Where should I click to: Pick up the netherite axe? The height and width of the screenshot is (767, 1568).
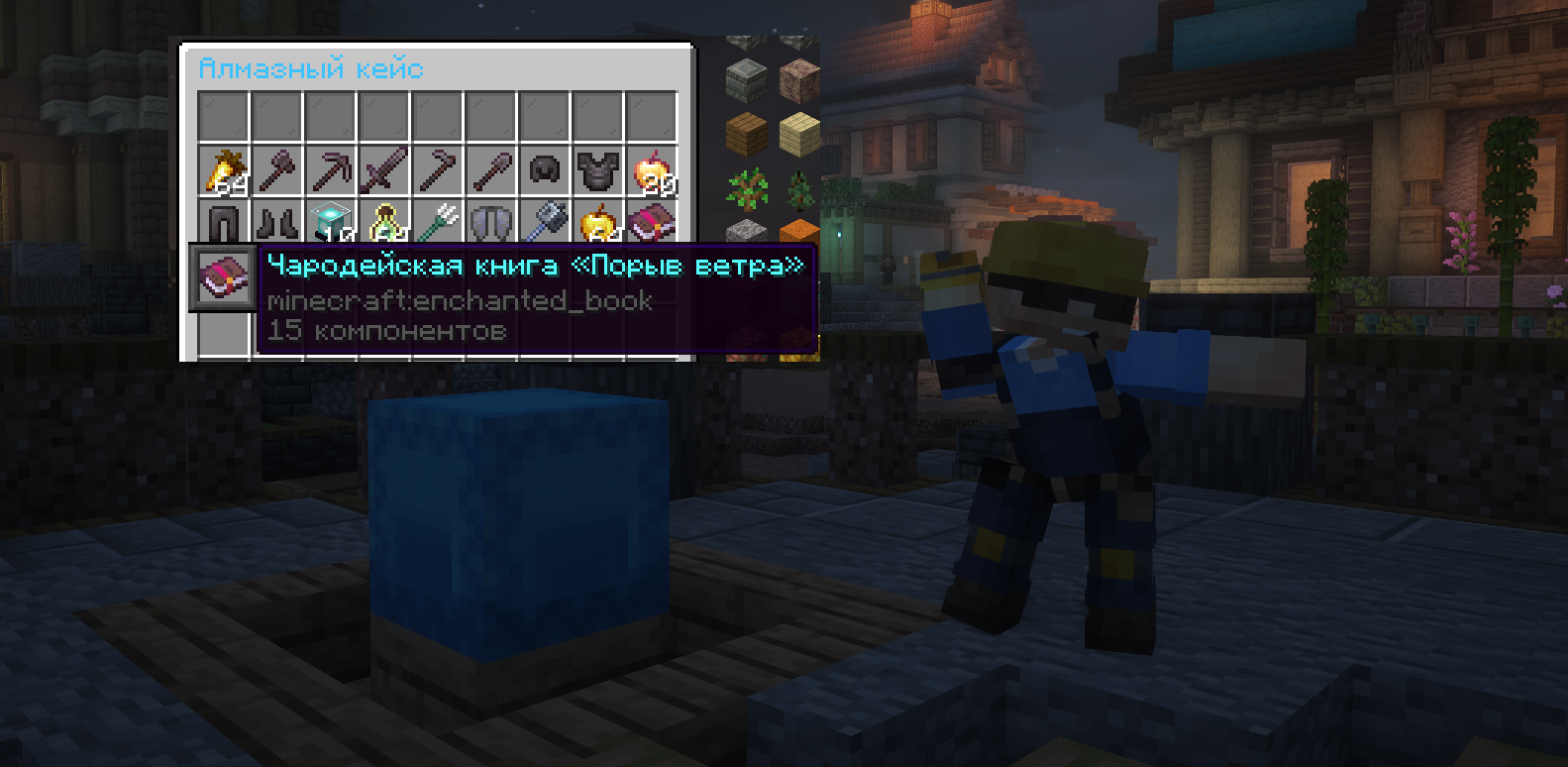tap(277, 171)
